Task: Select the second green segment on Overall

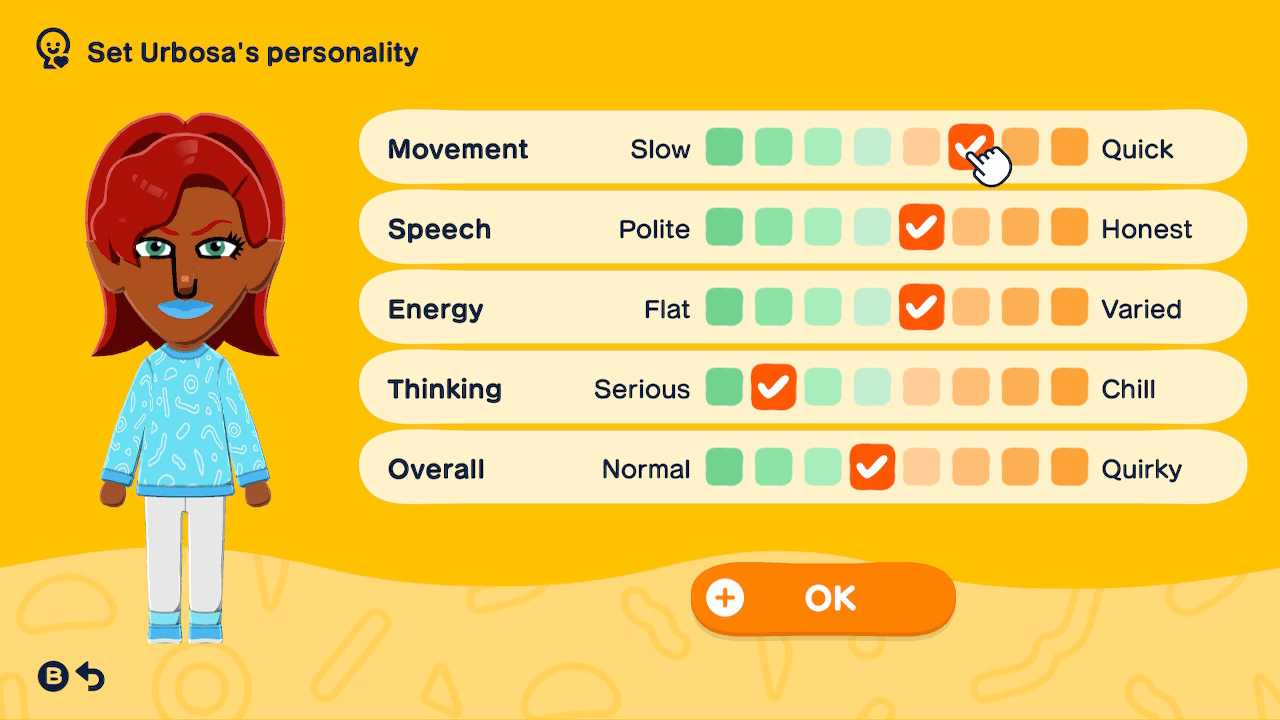Action: click(x=773, y=467)
